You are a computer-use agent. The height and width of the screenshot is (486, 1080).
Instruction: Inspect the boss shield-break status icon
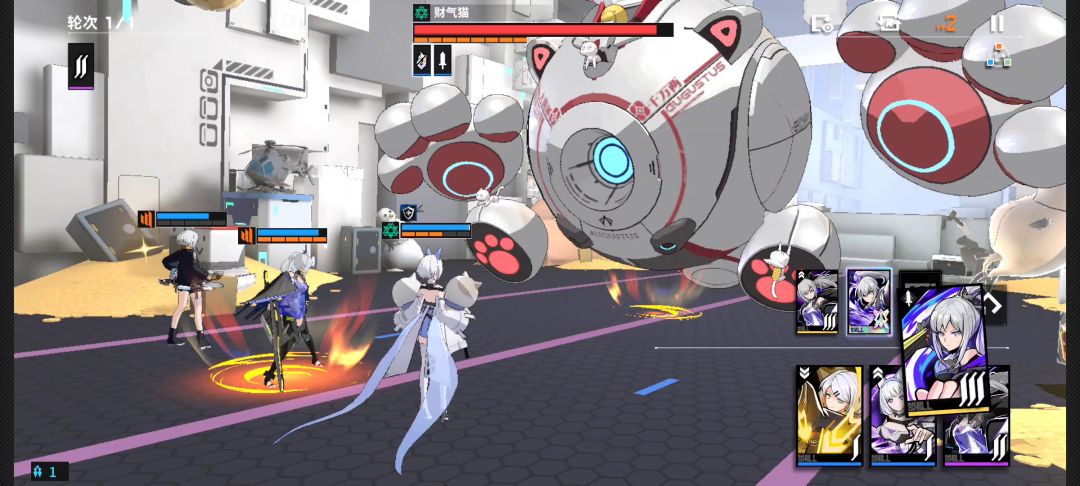tap(422, 59)
